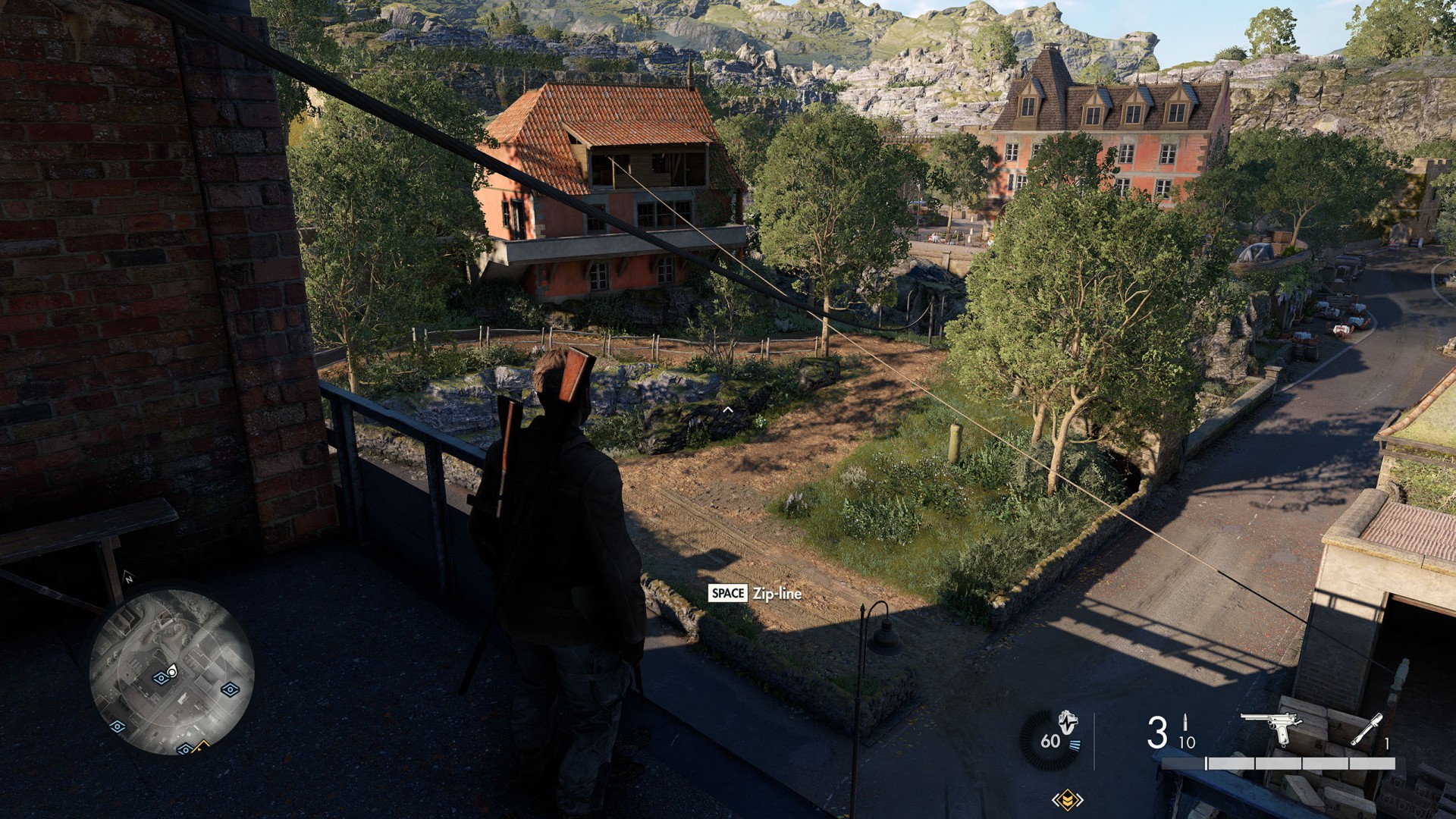This screenshot has height=819, width=1456.
Task: Click the eye marker beside the player marker
Action: 160,677
